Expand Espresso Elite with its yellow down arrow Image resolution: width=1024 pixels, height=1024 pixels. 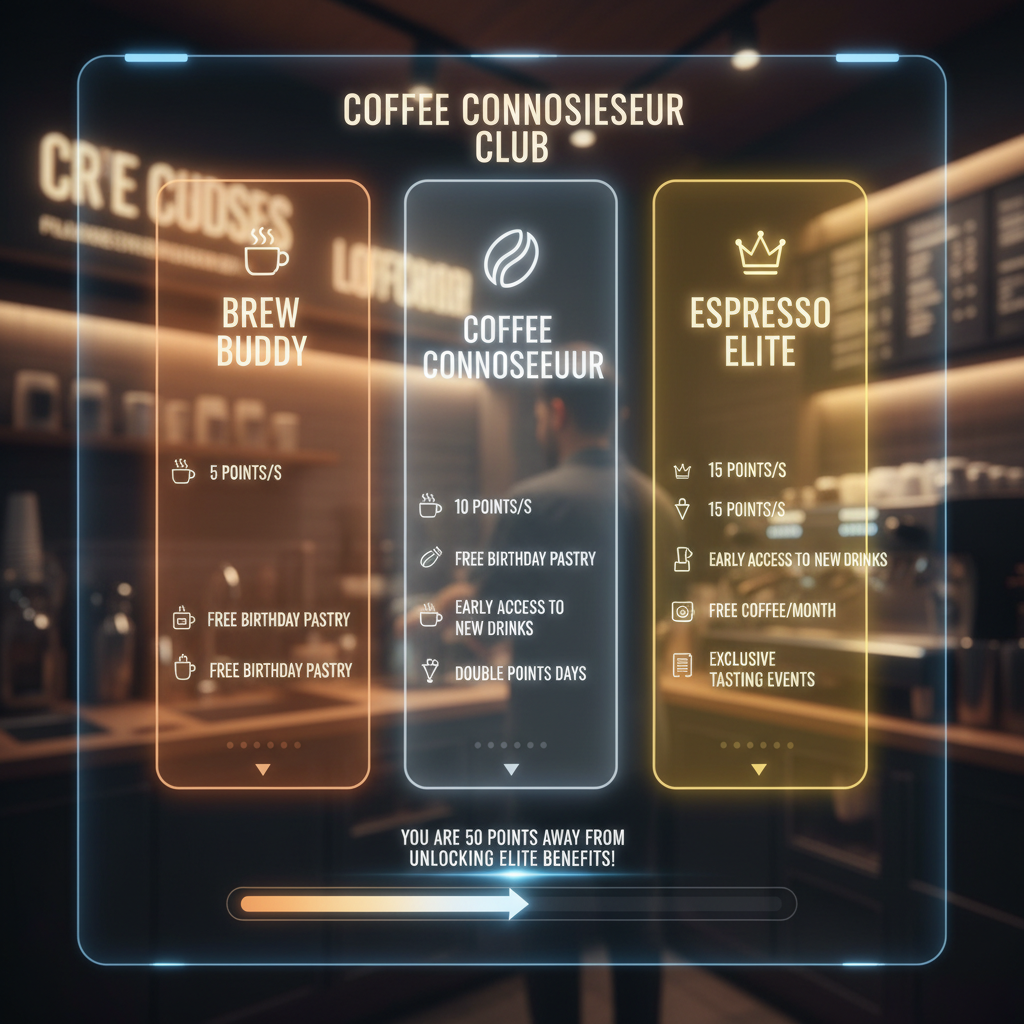pos(759,769)
